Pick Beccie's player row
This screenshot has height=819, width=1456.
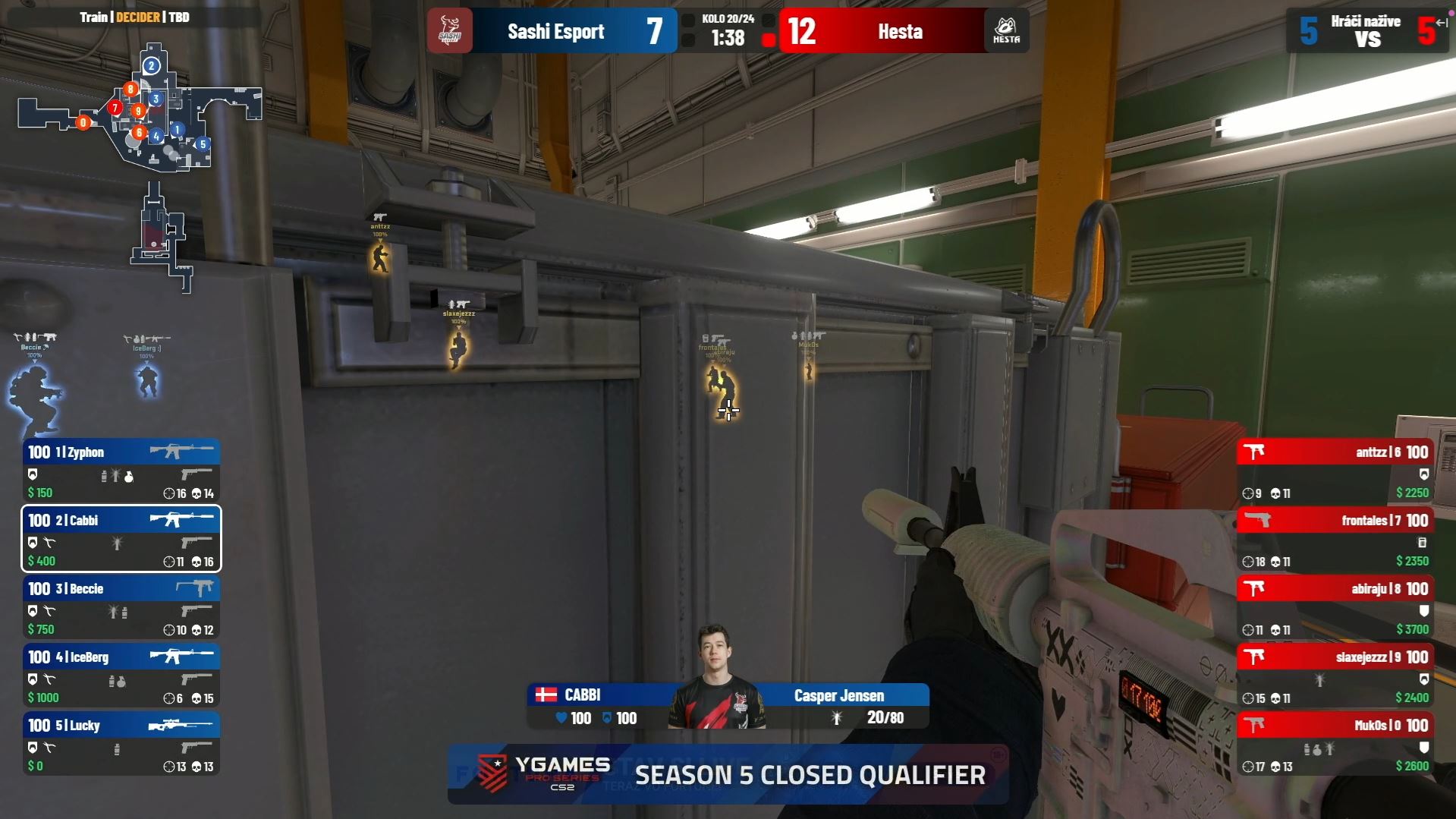coord(121,607)
